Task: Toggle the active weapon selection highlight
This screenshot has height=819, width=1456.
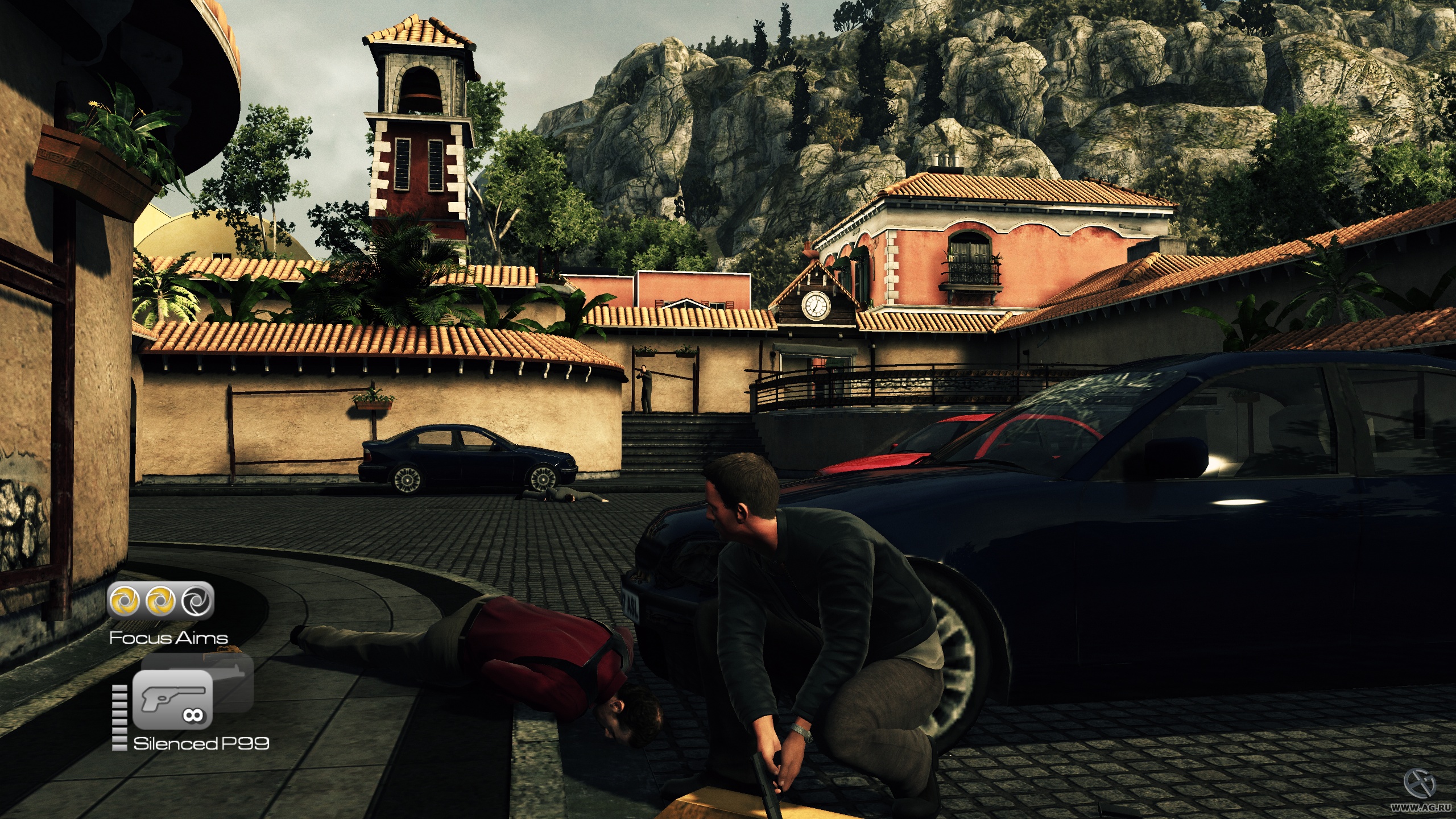Action: click(173, 701)
